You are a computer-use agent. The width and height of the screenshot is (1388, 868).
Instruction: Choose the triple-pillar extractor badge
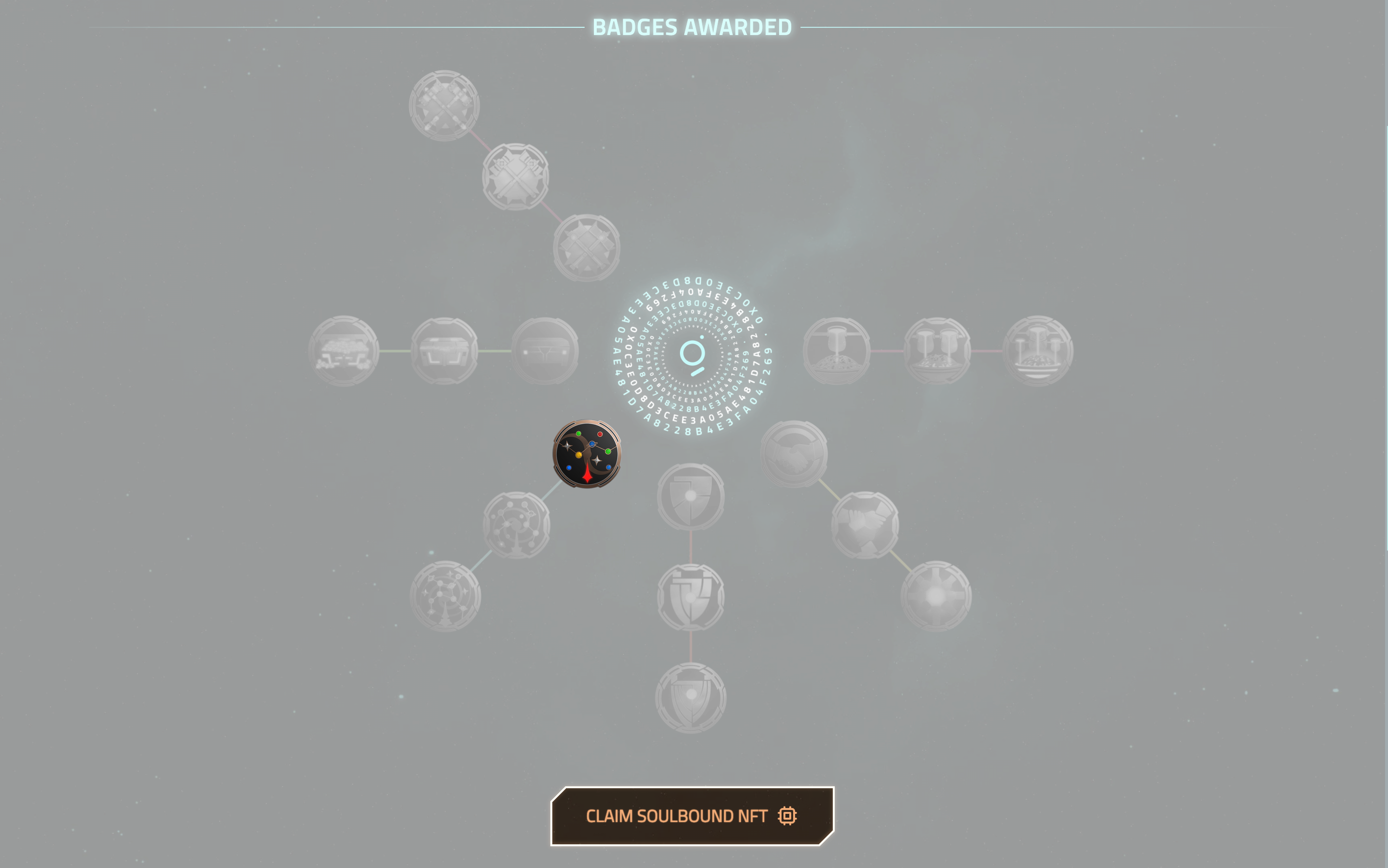coord(1037,351)
